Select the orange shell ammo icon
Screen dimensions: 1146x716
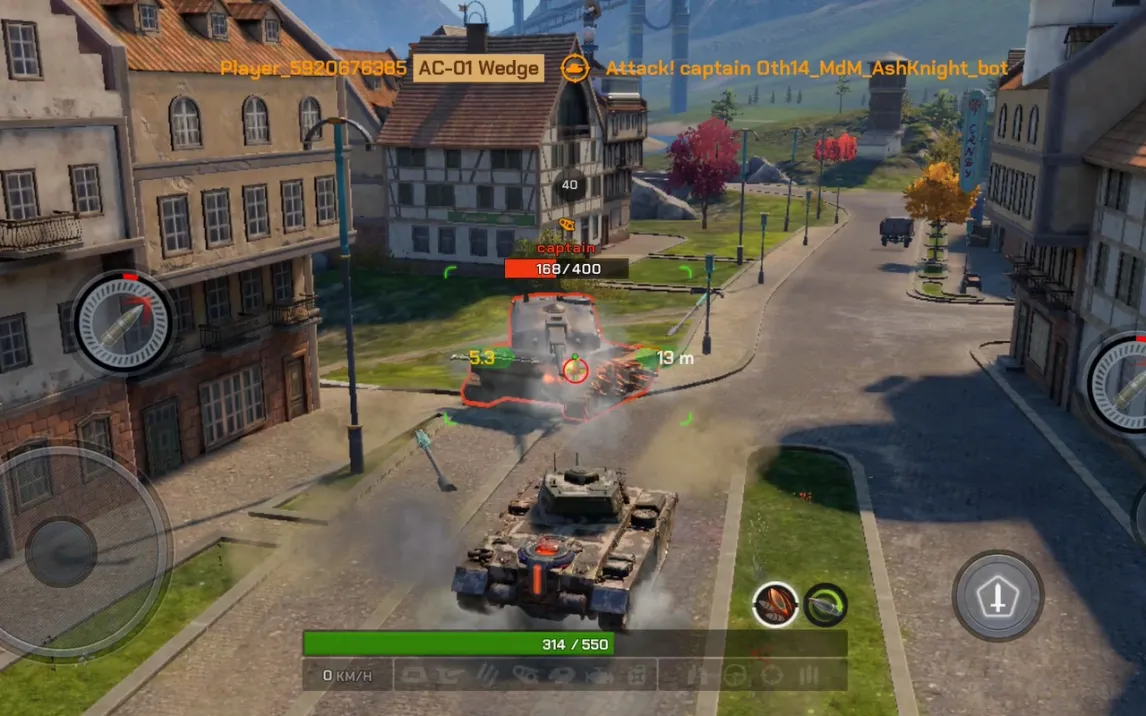point(775,604)
